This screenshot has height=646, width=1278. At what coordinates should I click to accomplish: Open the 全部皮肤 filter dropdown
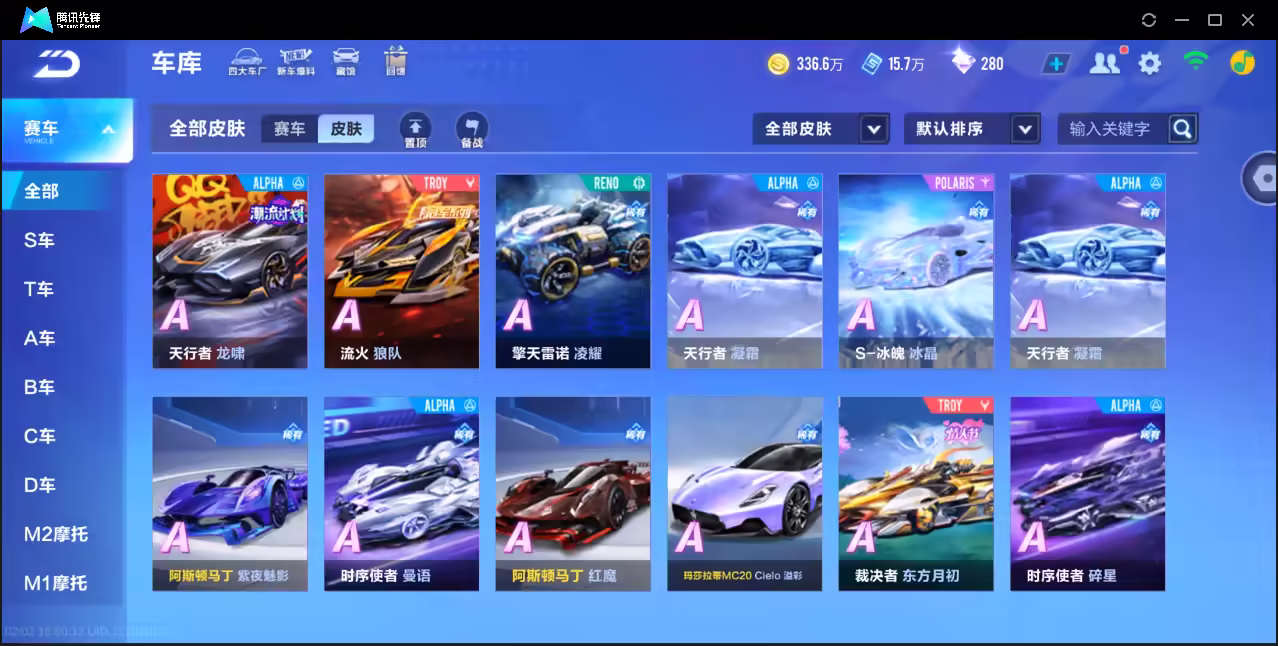coord(820,129)
